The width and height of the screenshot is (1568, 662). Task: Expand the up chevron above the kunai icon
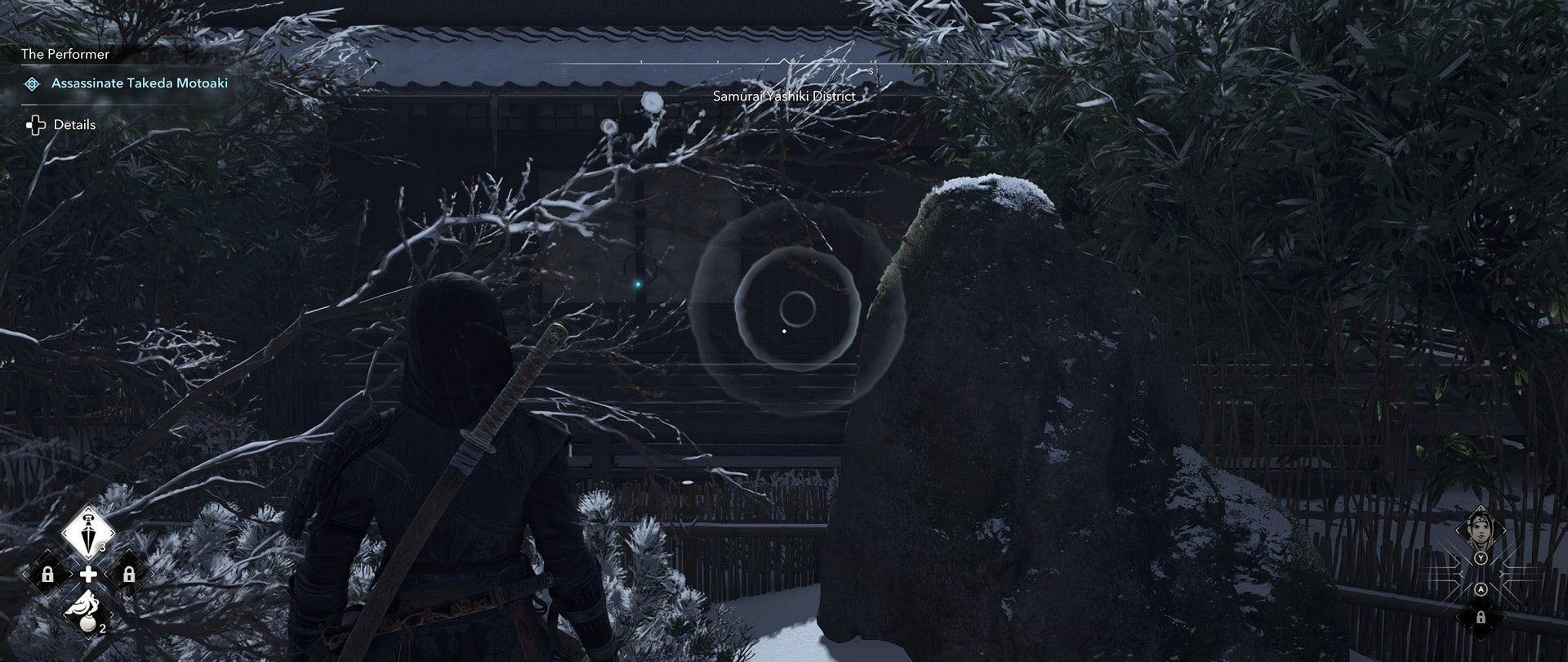pos(87,509)
